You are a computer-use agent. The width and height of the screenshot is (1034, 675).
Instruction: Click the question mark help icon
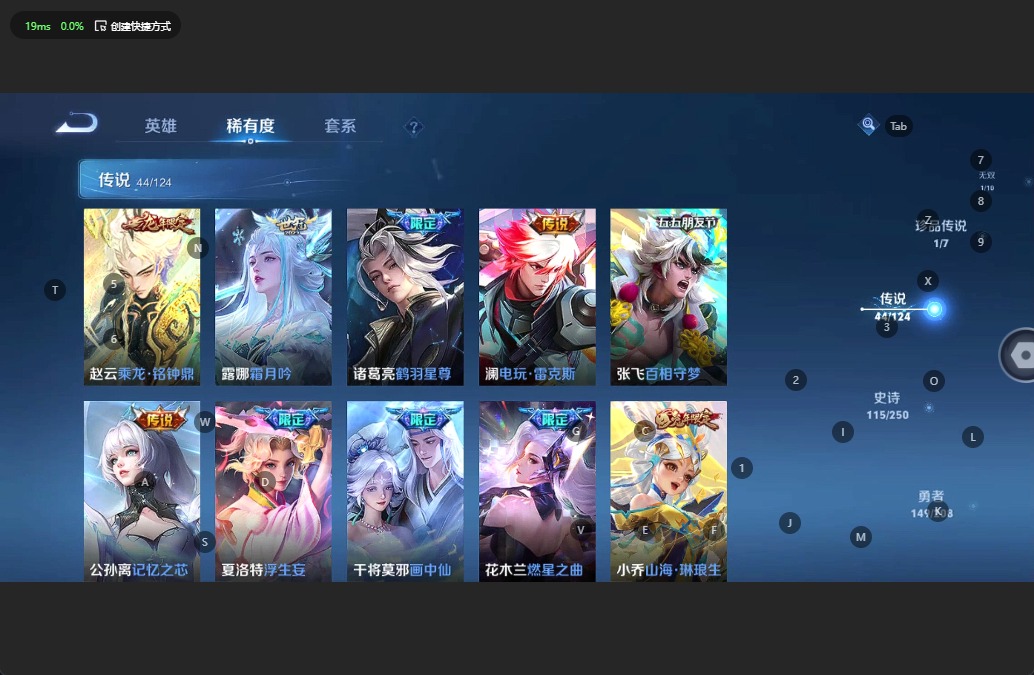414,127
